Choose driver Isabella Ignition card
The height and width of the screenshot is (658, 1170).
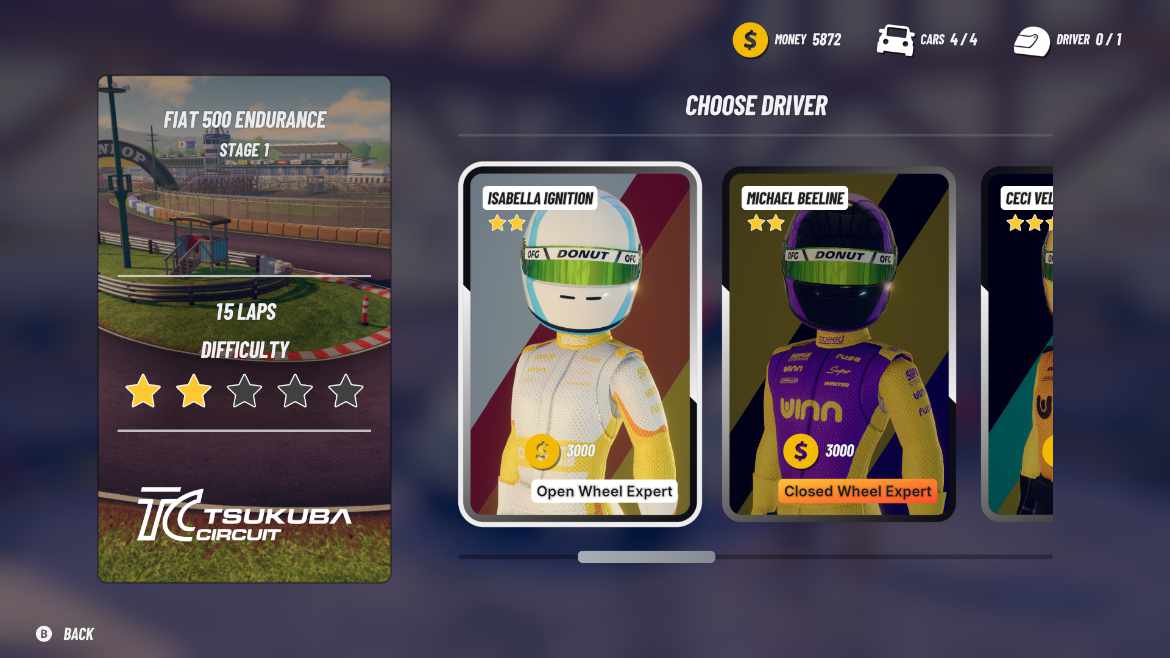point(580,345)
